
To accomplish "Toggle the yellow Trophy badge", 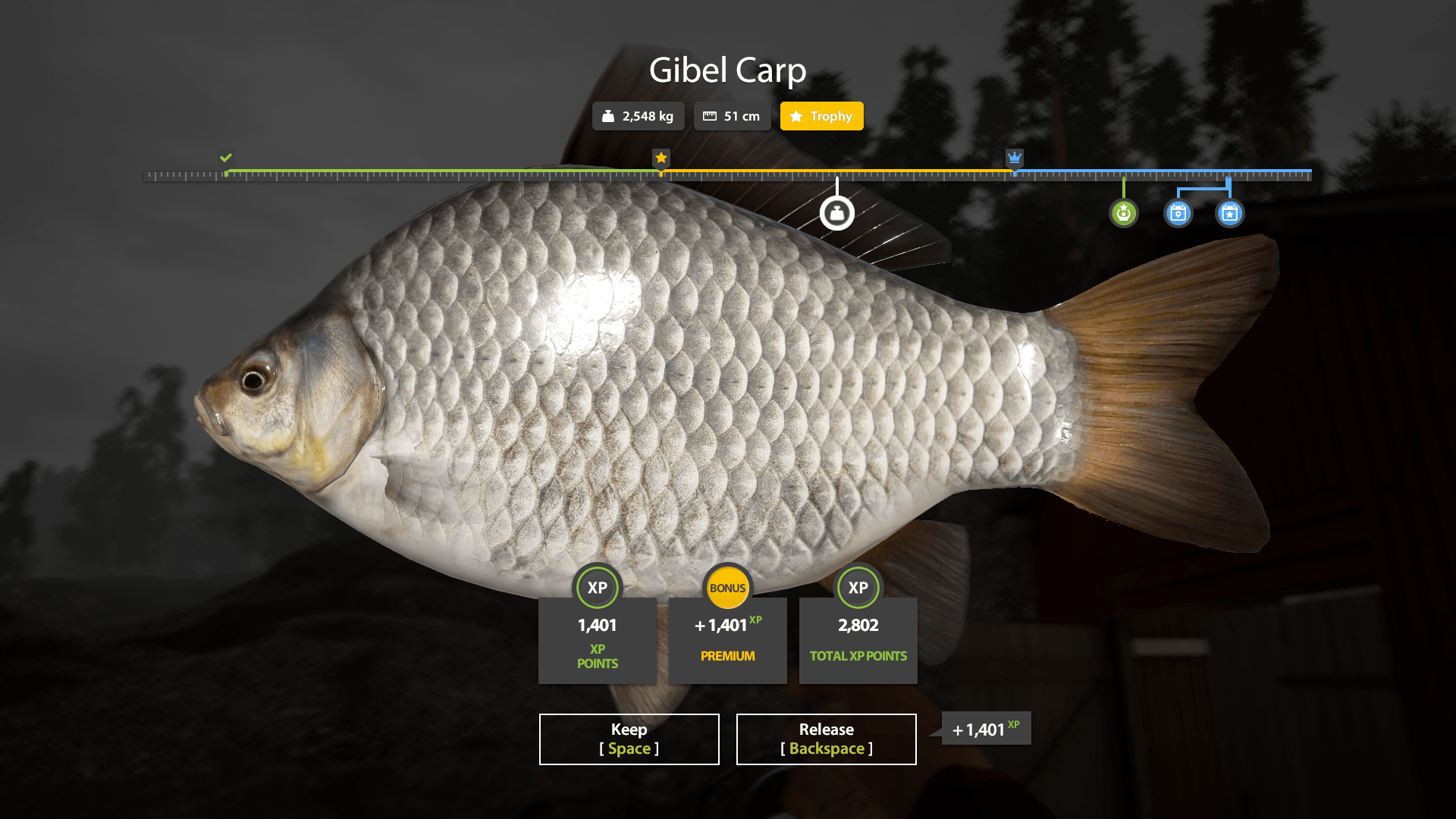I will click(x=821, y=116).
